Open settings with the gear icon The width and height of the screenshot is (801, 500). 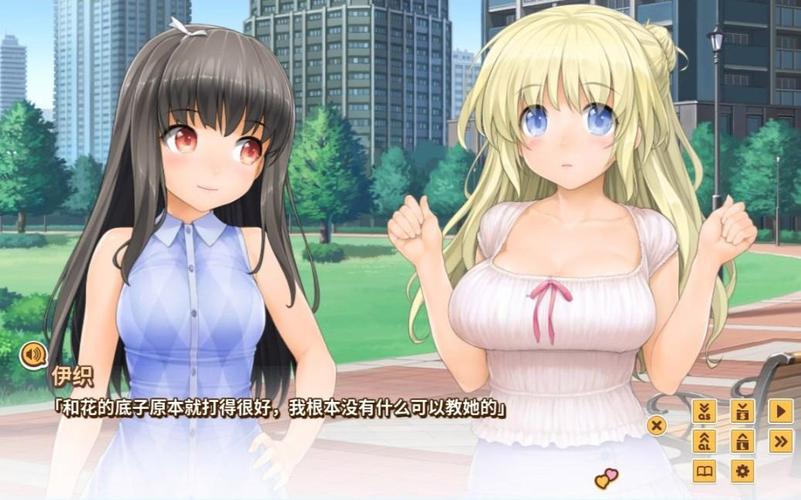[742, 471]
